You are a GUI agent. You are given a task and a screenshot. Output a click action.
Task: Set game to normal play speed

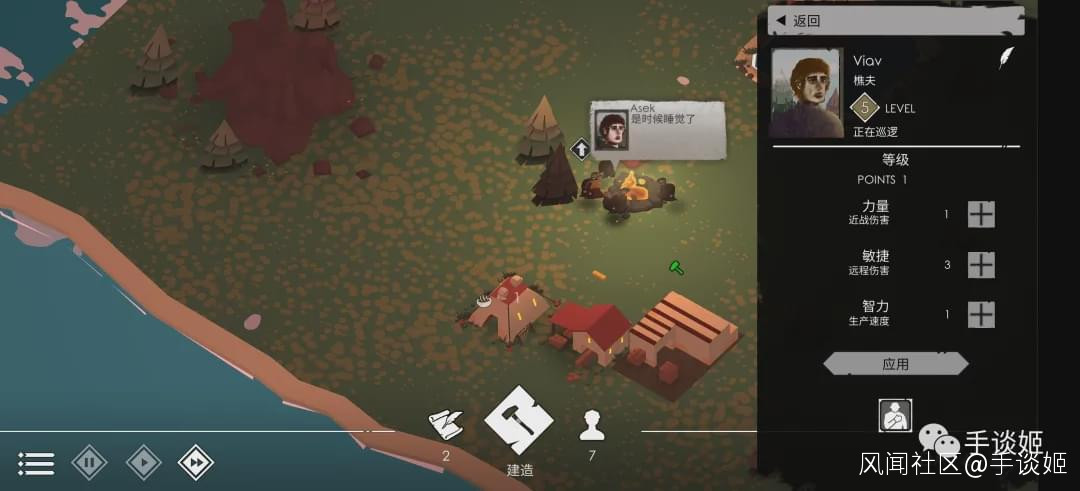click(x=143, y=463)
